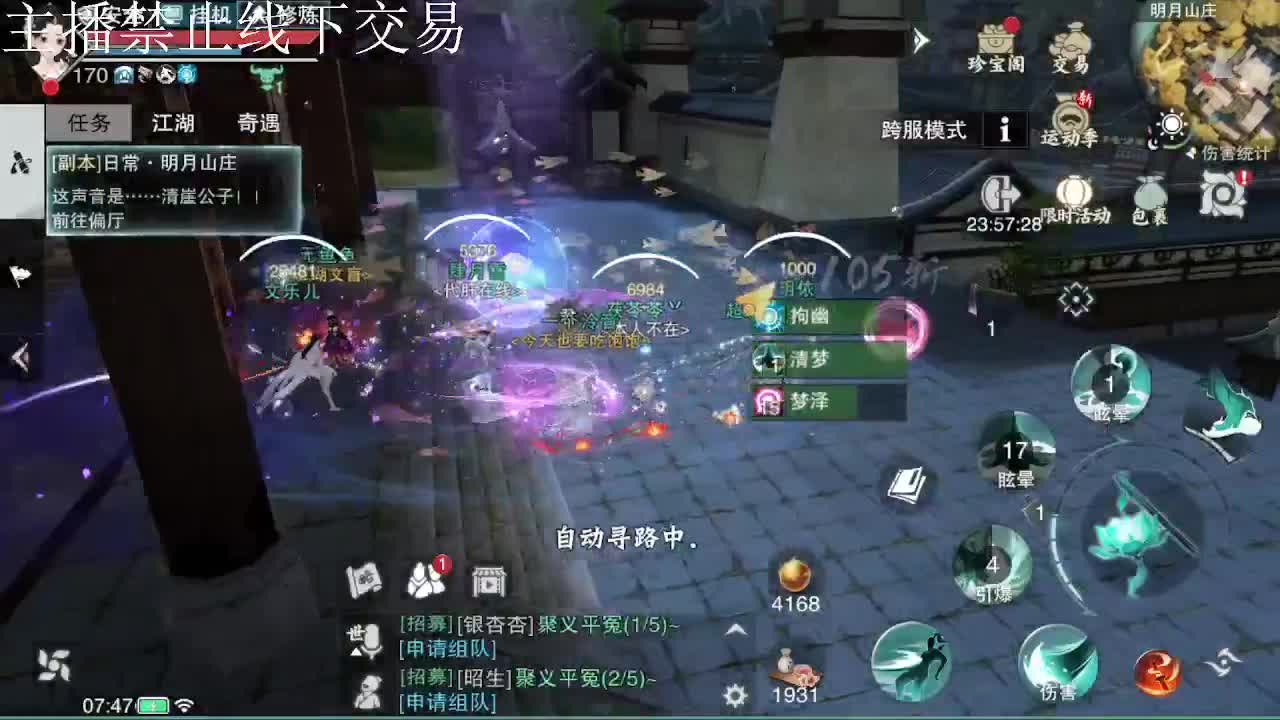Switch to the 江湖 tab
Image resolution: width=1280 pixels, height=720 pixels.
tap(172, 121)
